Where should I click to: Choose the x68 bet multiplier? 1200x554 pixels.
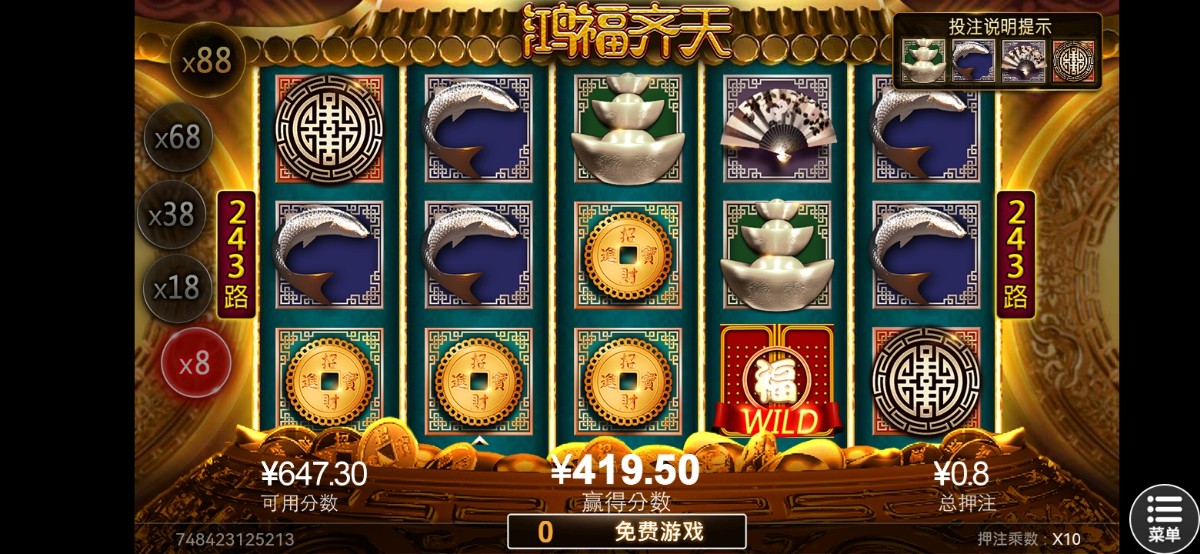click(x=179, y=137)
